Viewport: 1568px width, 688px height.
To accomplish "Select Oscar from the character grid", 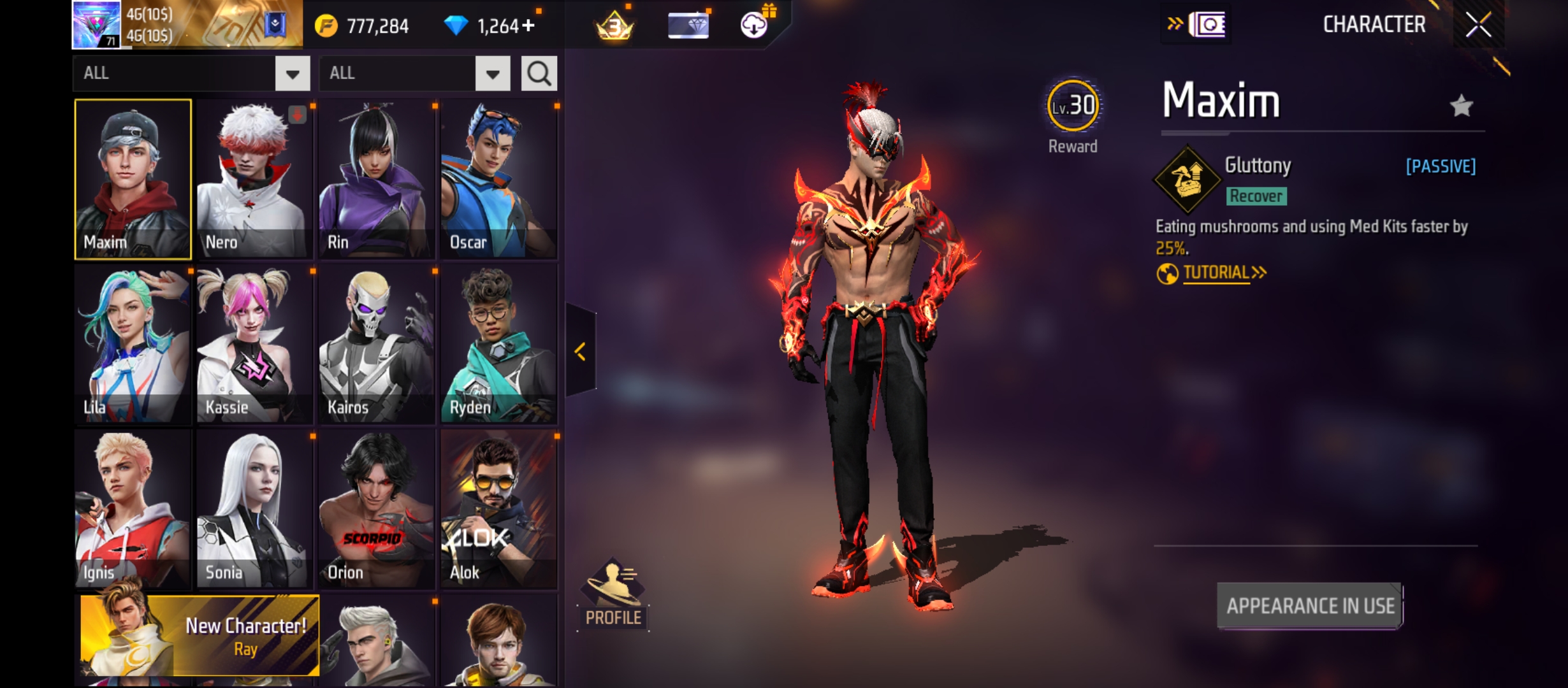I will pos(499,179).
